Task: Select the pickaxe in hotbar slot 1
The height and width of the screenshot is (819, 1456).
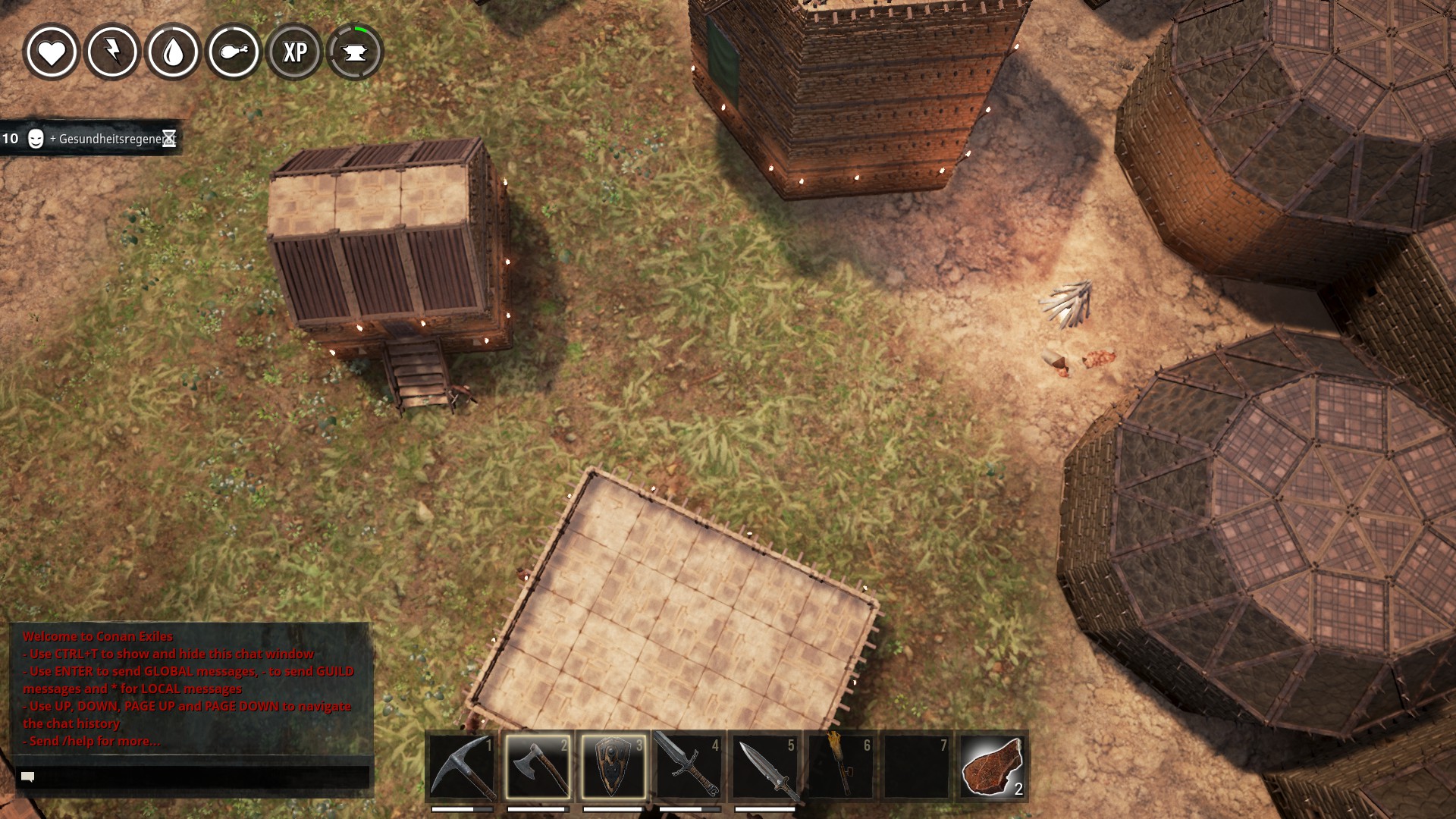Action: 462,767
